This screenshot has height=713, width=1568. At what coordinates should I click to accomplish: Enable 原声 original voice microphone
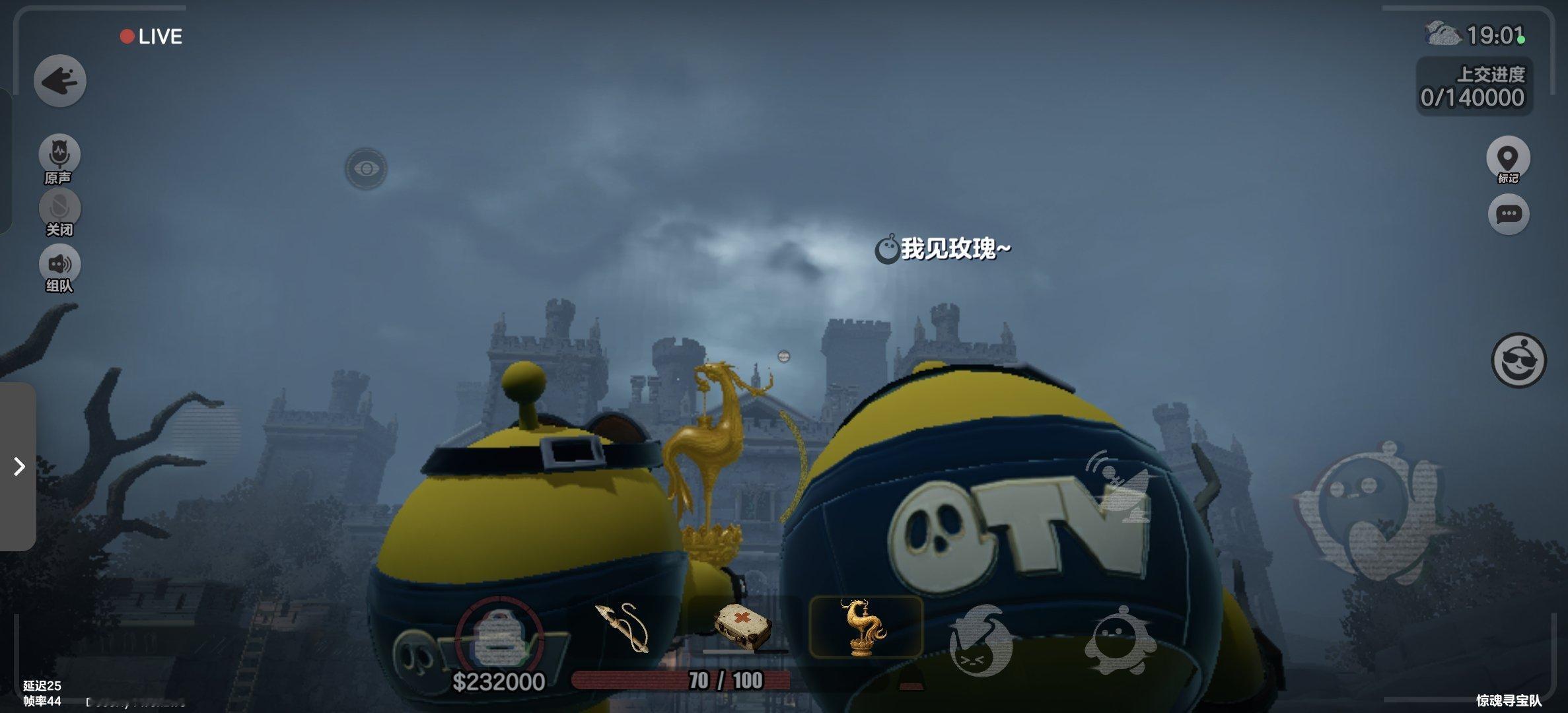(x=59, y=153)
